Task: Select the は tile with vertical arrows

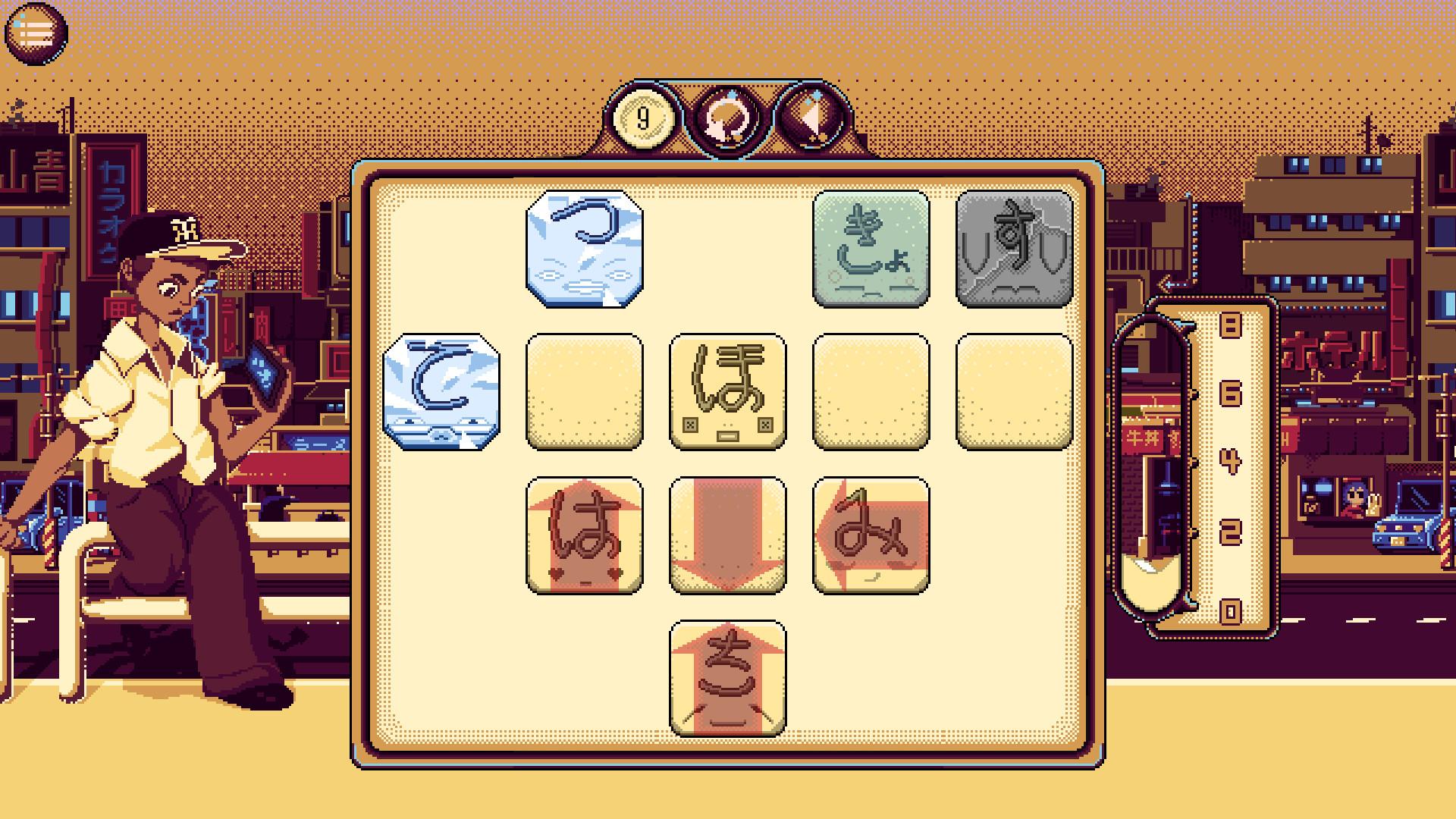Action: pyautogui.click(x=585, y=535)
